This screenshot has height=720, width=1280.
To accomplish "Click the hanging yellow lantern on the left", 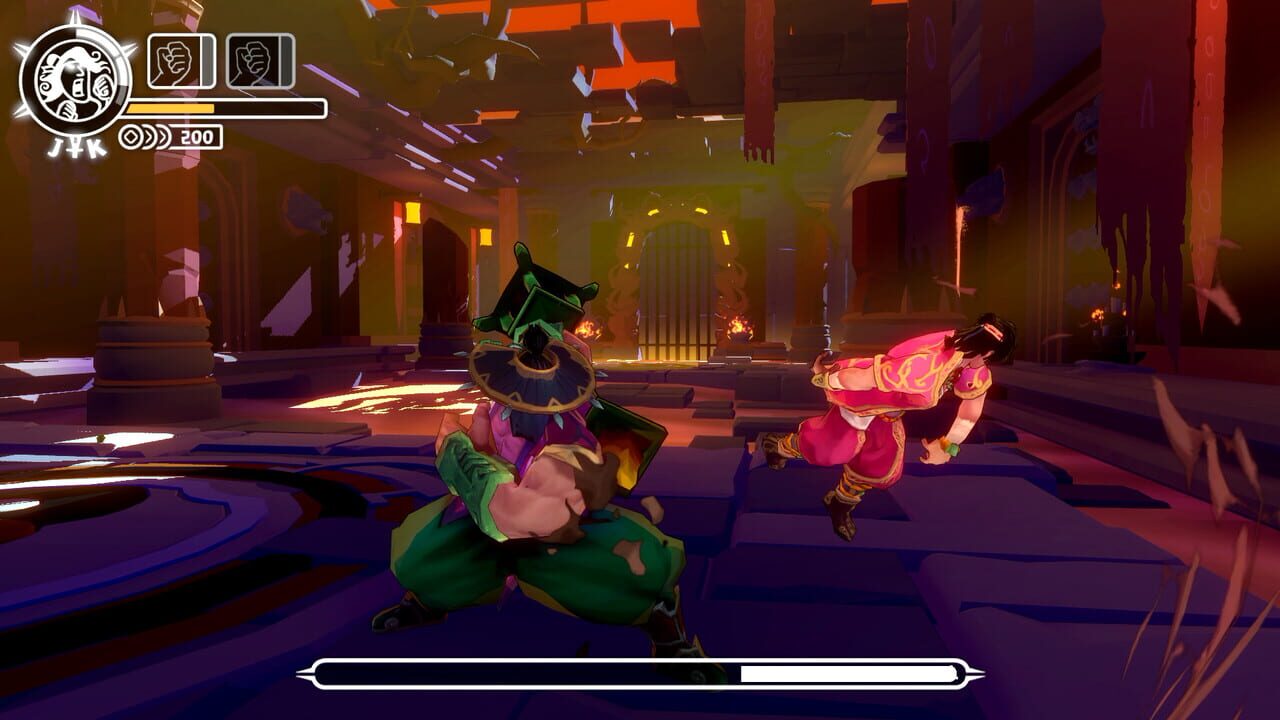I will coord(413,212).
